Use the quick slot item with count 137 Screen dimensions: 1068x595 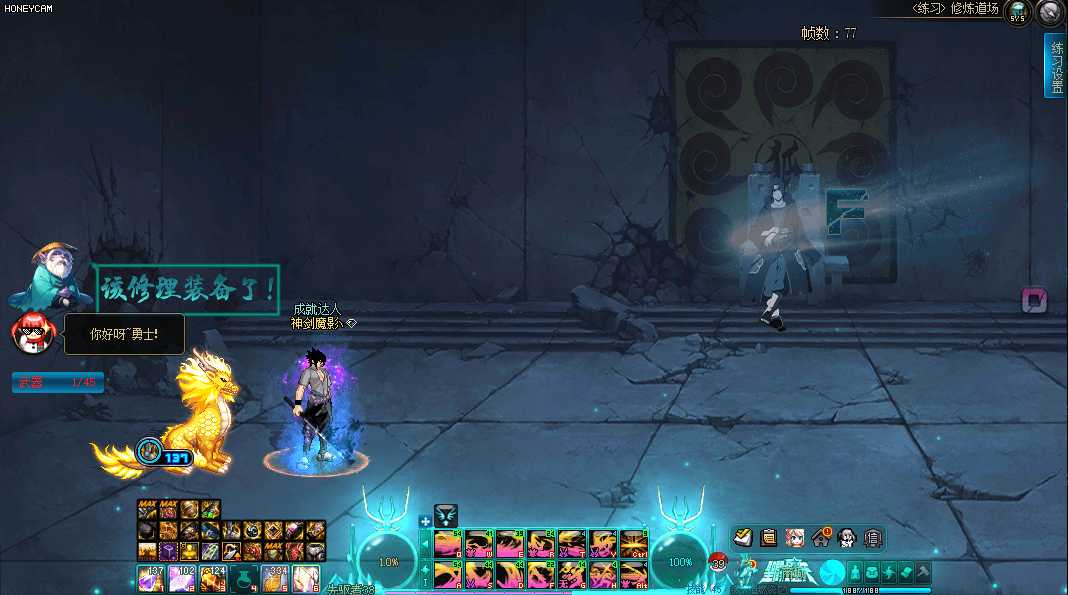coord(151,578)
